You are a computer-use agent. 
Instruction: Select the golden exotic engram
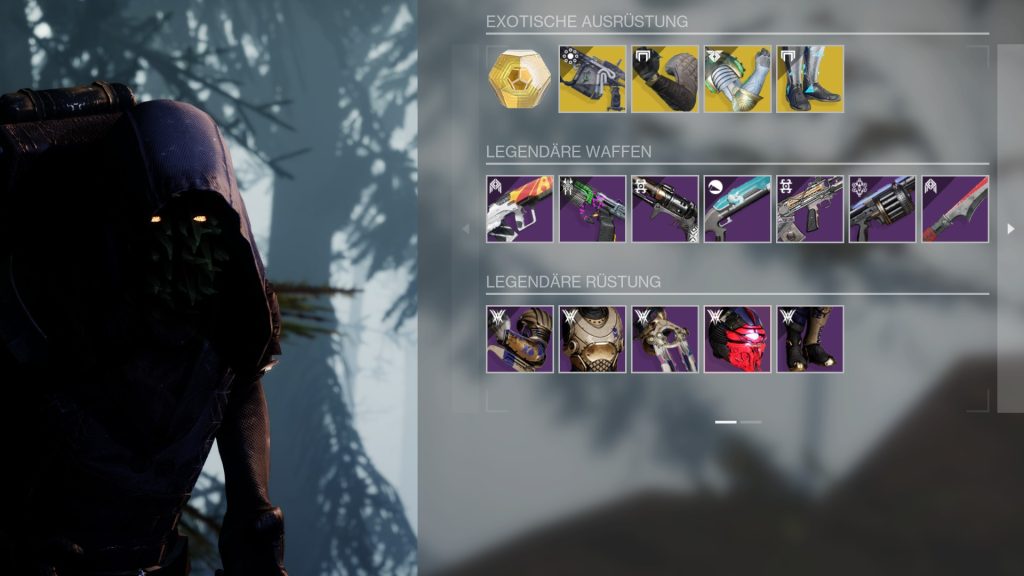pyautogui.click(x=520, y=79)
